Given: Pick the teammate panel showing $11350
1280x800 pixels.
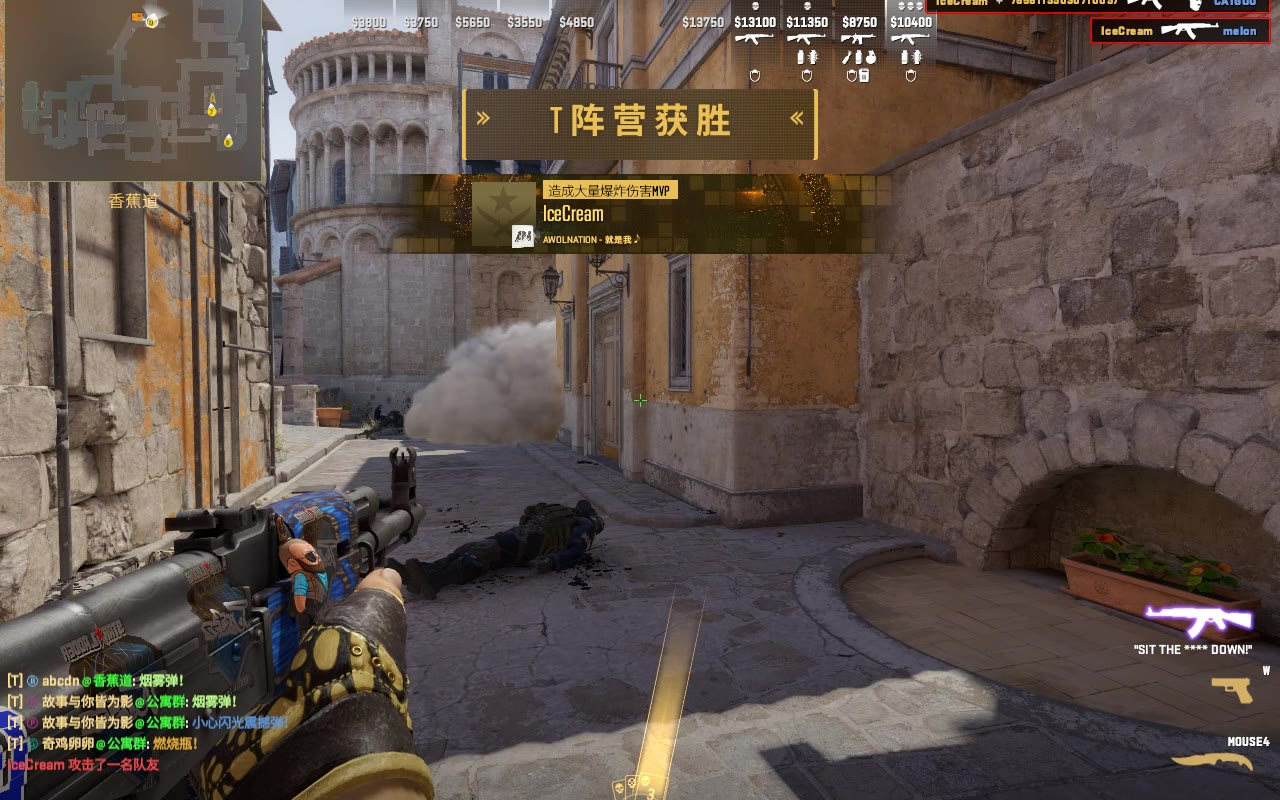Looking at the screenshot, I should pos(807,45).
